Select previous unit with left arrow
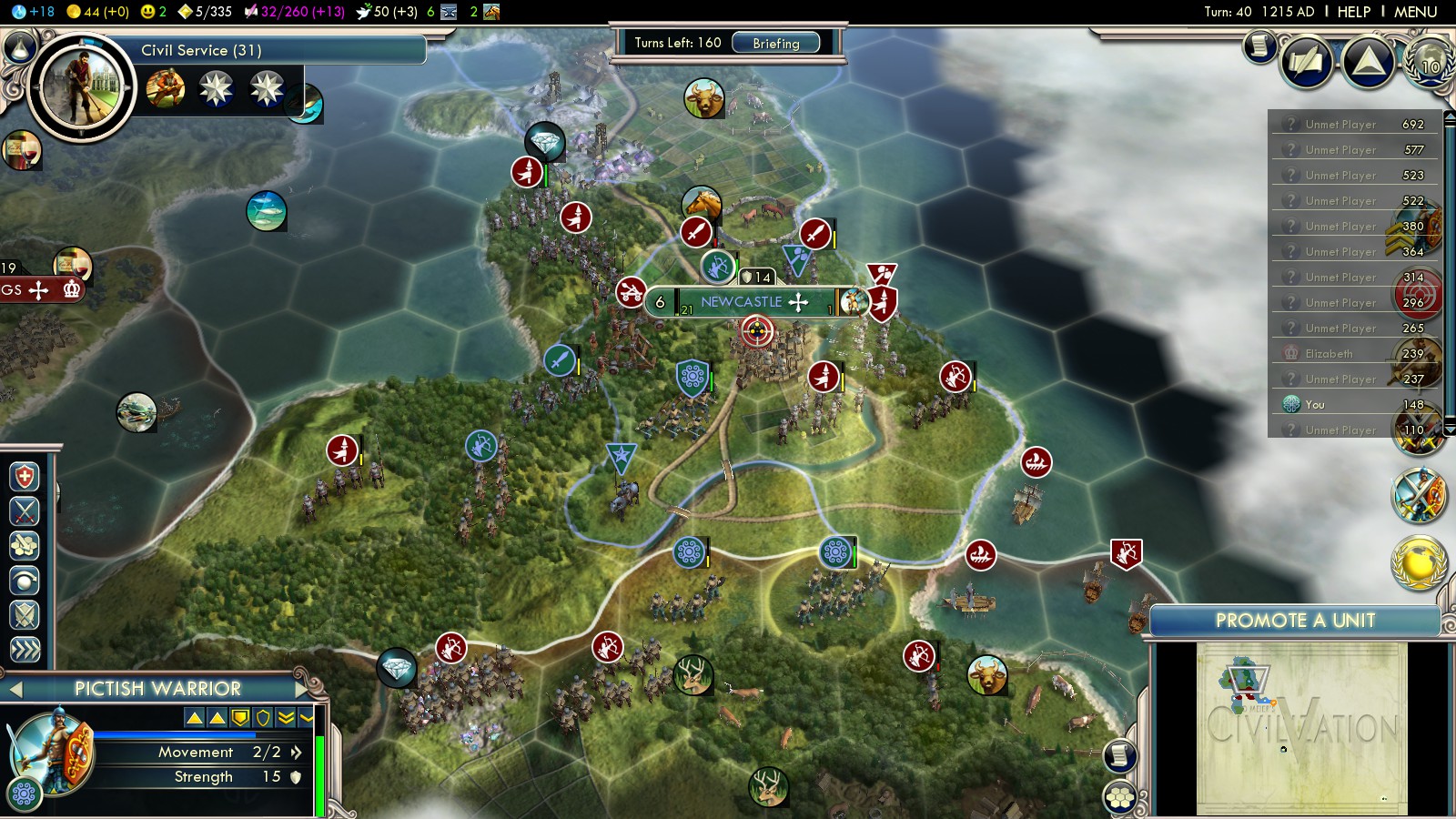The width and height of the screenshot is (1456, 819). tap(15, 690)
